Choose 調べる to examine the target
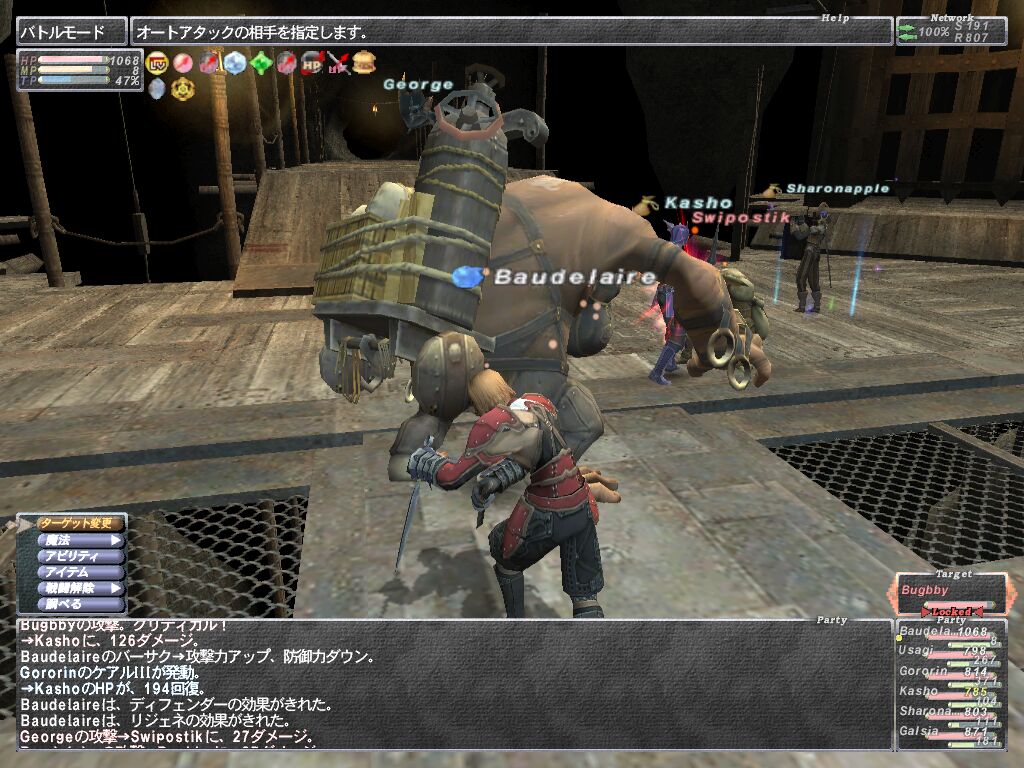Viewport: 1024px width, 768px height. tap(80, 604)
